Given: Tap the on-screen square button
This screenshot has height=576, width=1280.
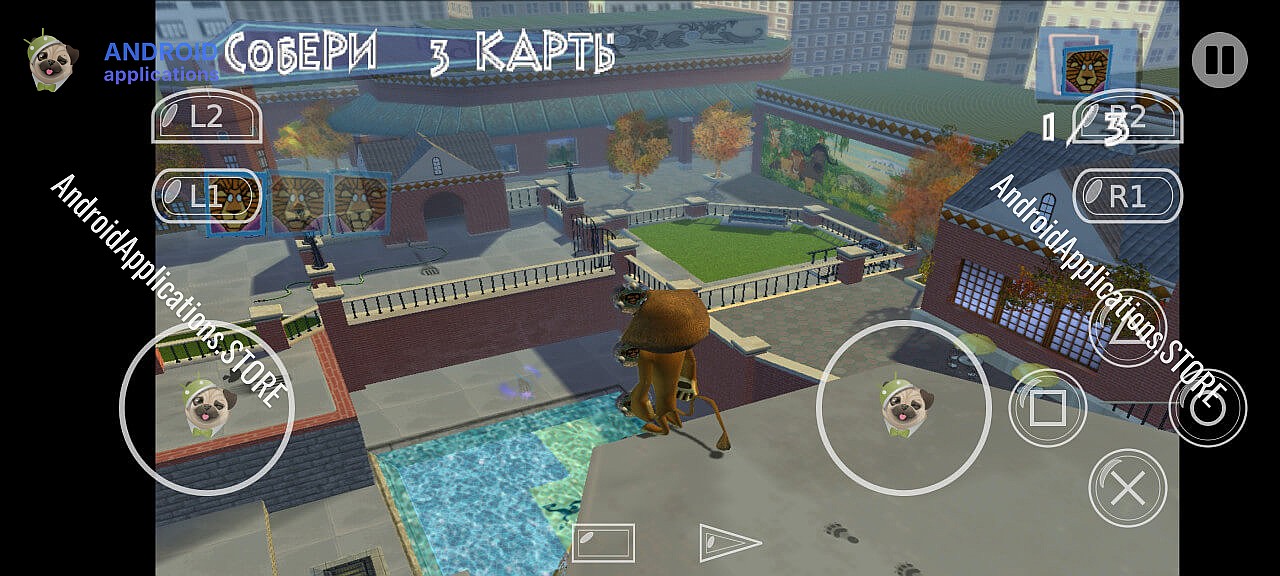Looking at the screenshot, I should point(1047,408).
